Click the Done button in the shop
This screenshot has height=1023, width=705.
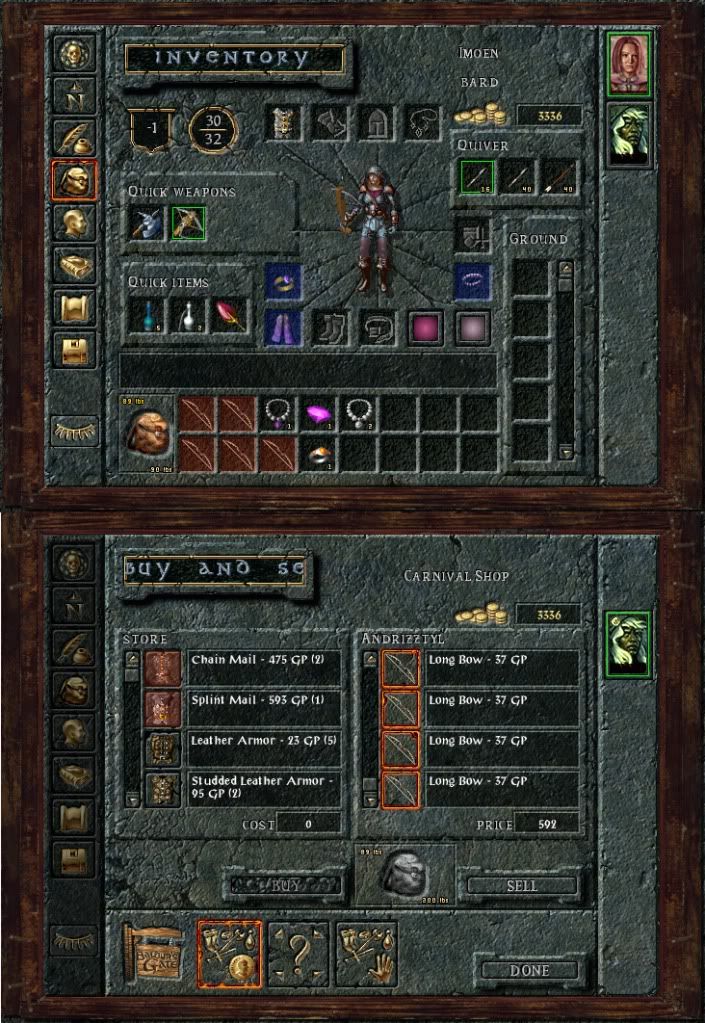[529, 970]
